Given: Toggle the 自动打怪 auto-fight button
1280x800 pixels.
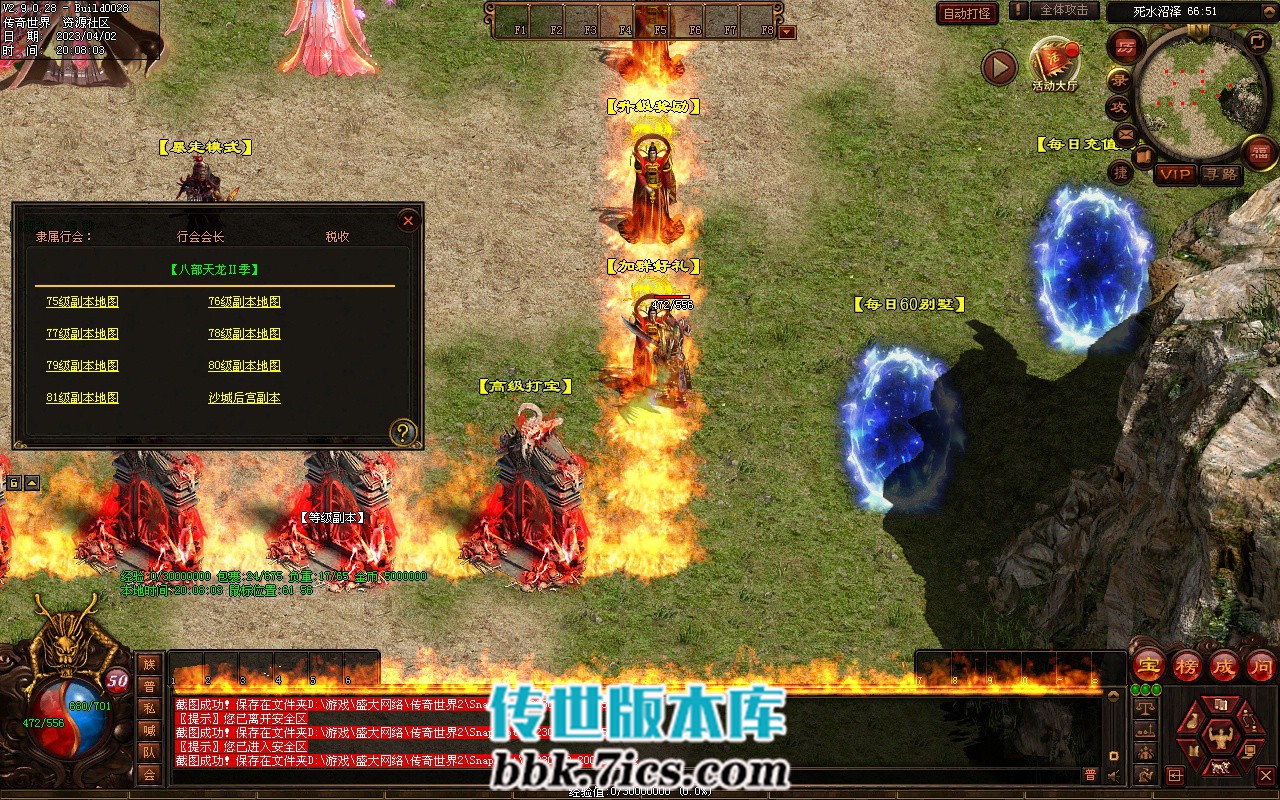Looking at the screenshot, I should tap(967, 13).
